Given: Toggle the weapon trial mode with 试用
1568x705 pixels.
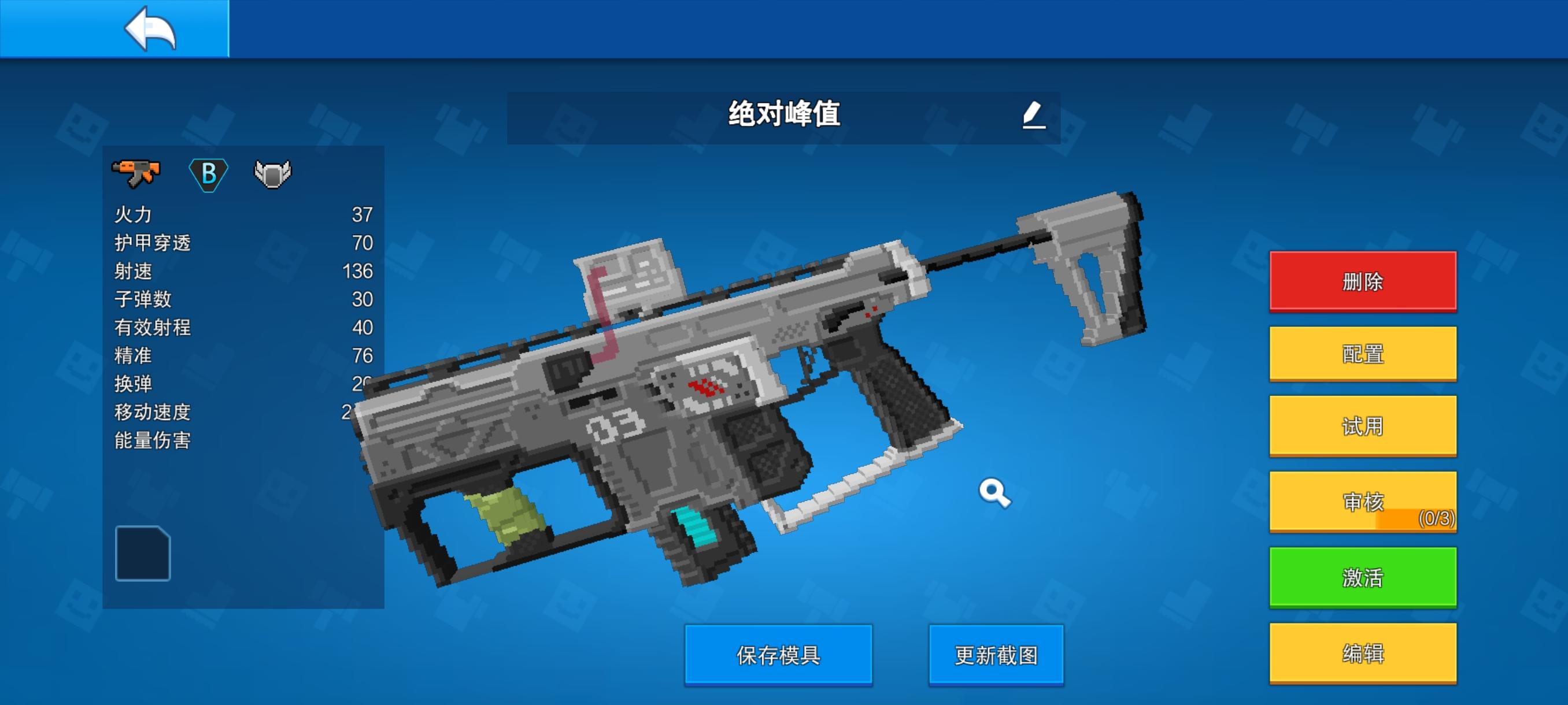Looking at the screenshot, I should coord(1362,427).
